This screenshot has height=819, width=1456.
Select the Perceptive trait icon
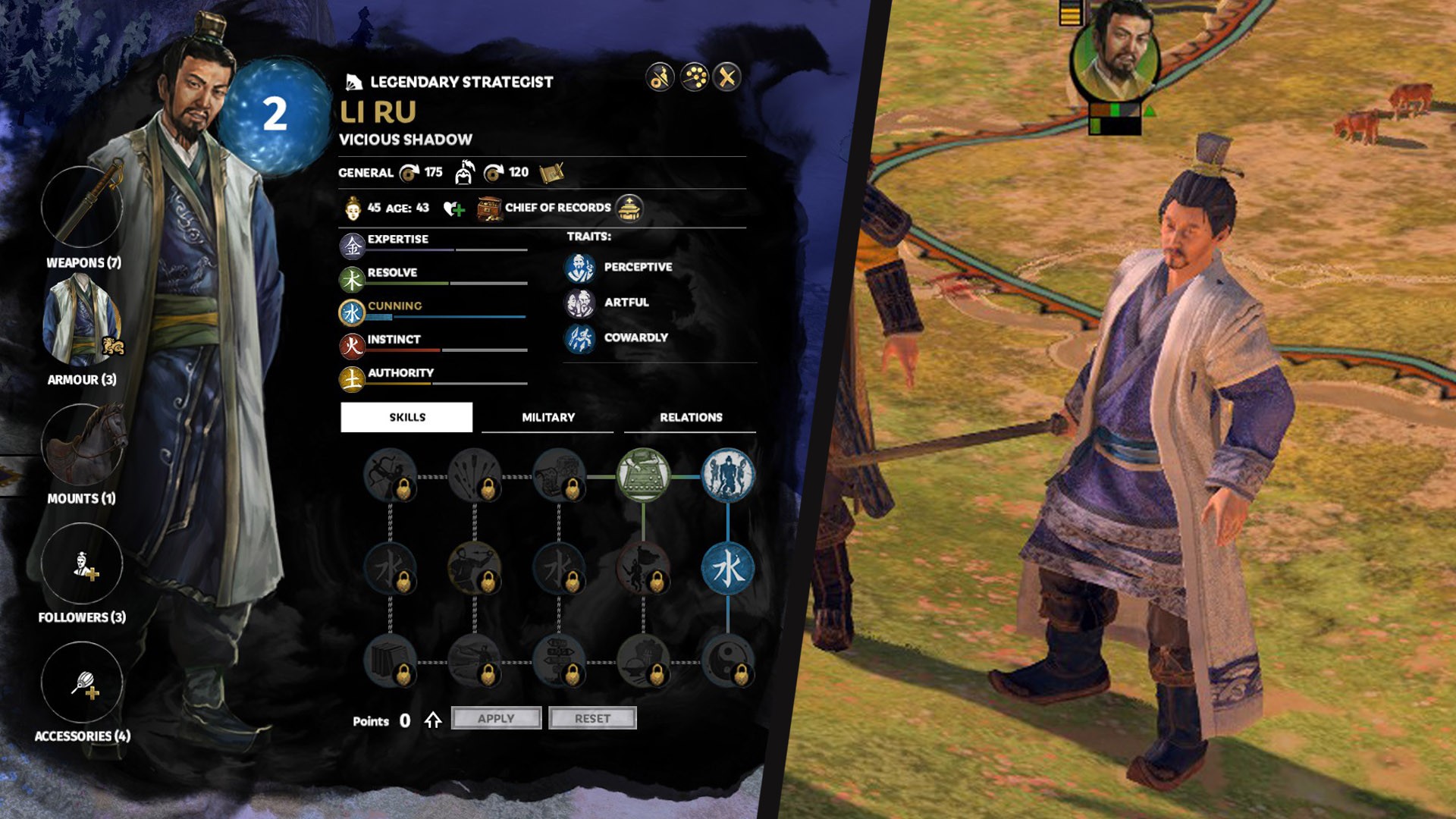(580, 268)
